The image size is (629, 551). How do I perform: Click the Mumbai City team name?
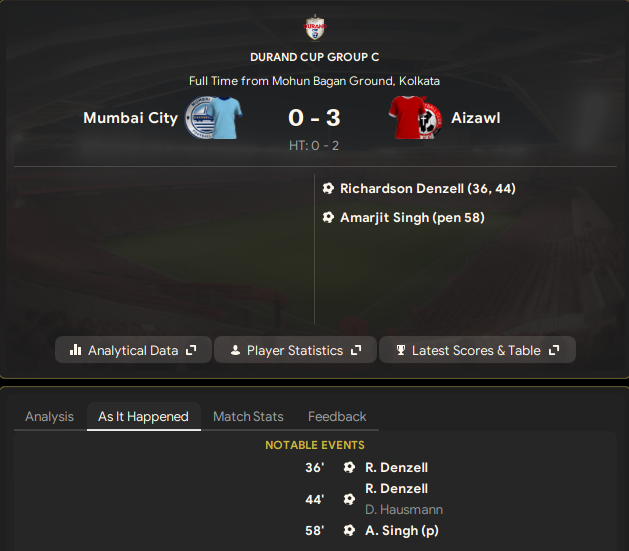pos(130,118)
